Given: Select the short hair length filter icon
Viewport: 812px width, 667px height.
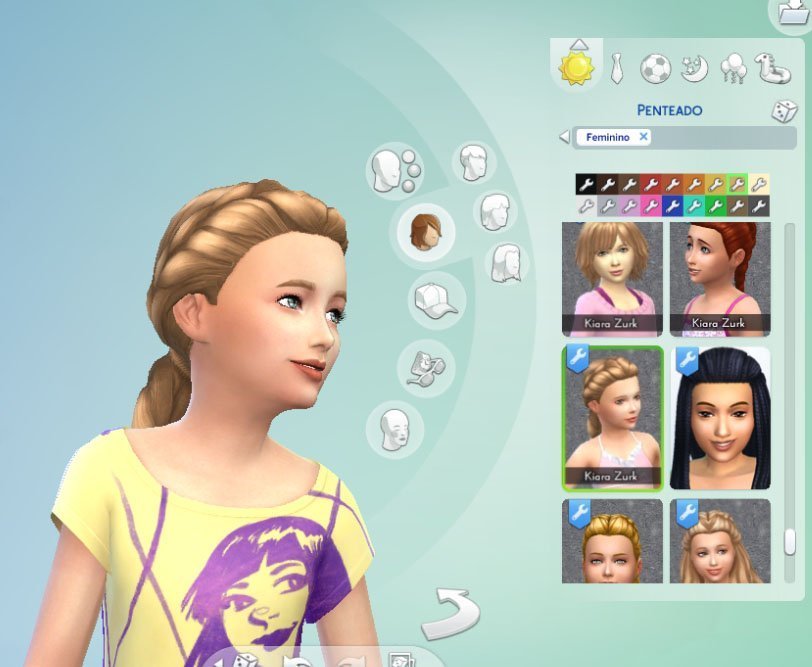Looking at the screenshot, I should pos(473,161).
